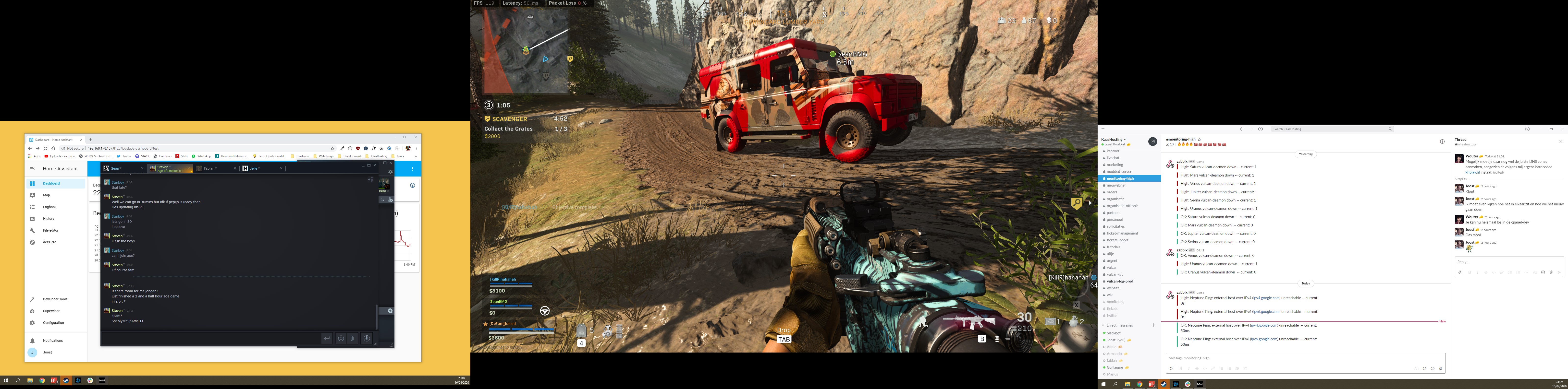Click the steering wheel driver icon
The image size is (1568, 389).
[x=545, y=311]
